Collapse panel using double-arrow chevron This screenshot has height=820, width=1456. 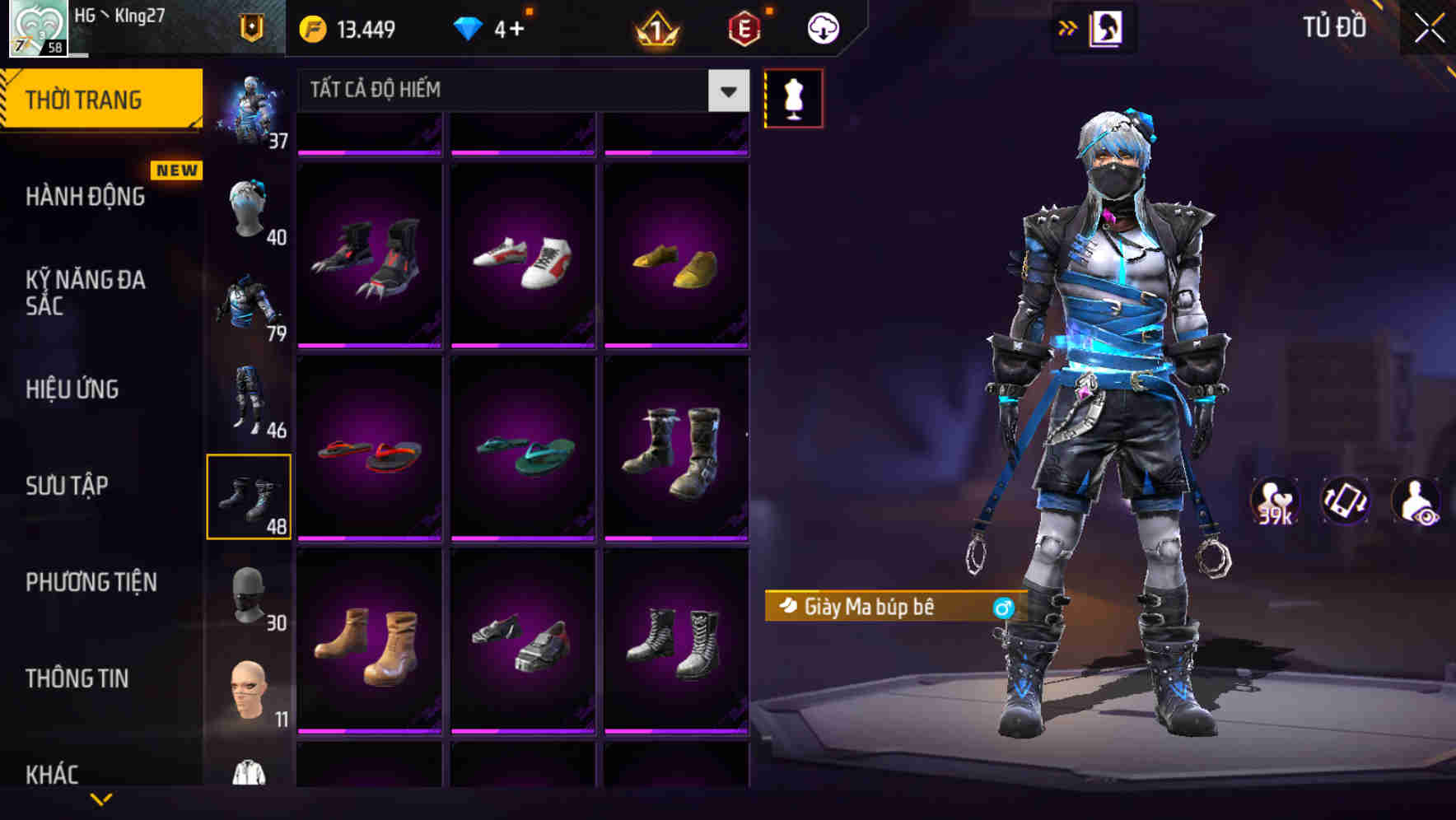click(1068, 27)
